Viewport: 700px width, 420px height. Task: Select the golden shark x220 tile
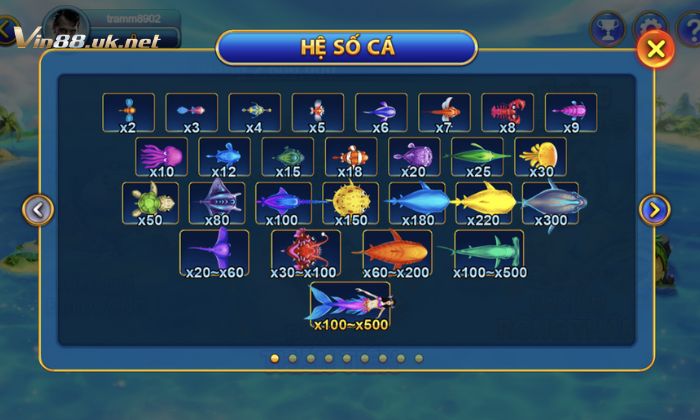click(485, 204)
